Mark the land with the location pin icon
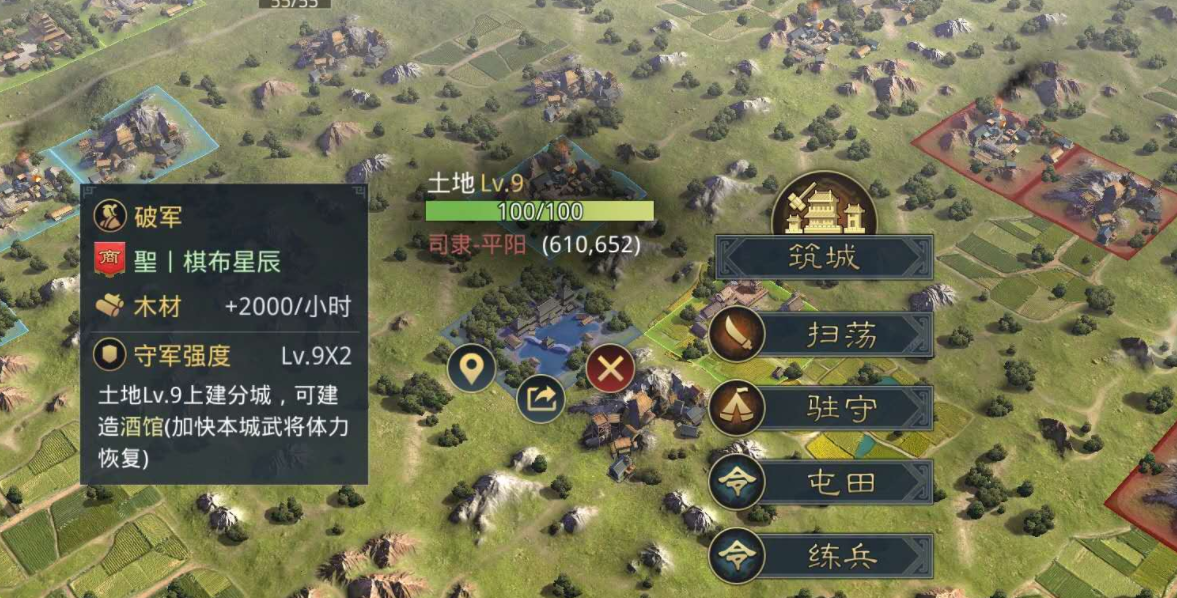Viewport: 1177px width, 598px height. [472, 369]
